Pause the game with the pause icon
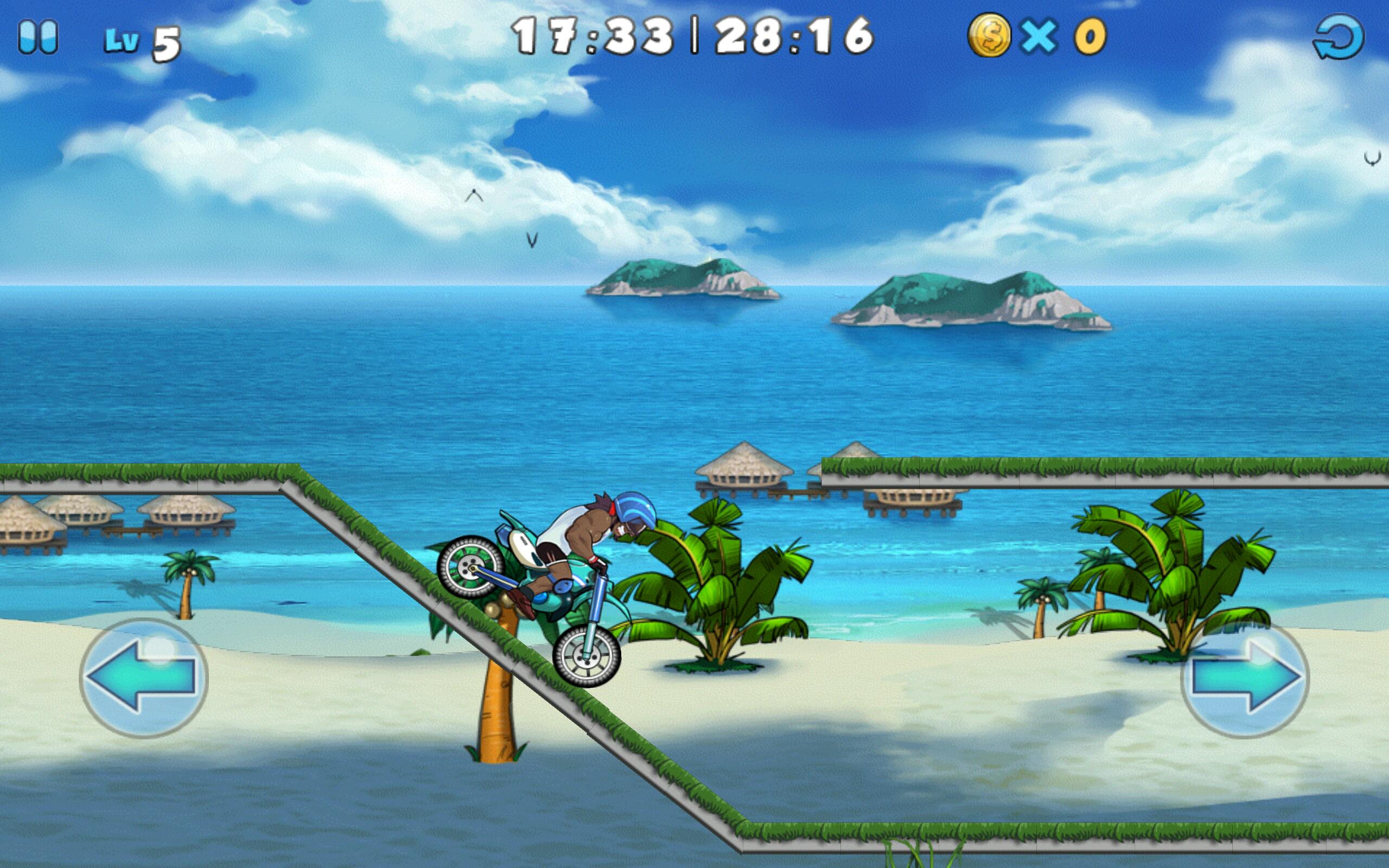 (39, 37)
